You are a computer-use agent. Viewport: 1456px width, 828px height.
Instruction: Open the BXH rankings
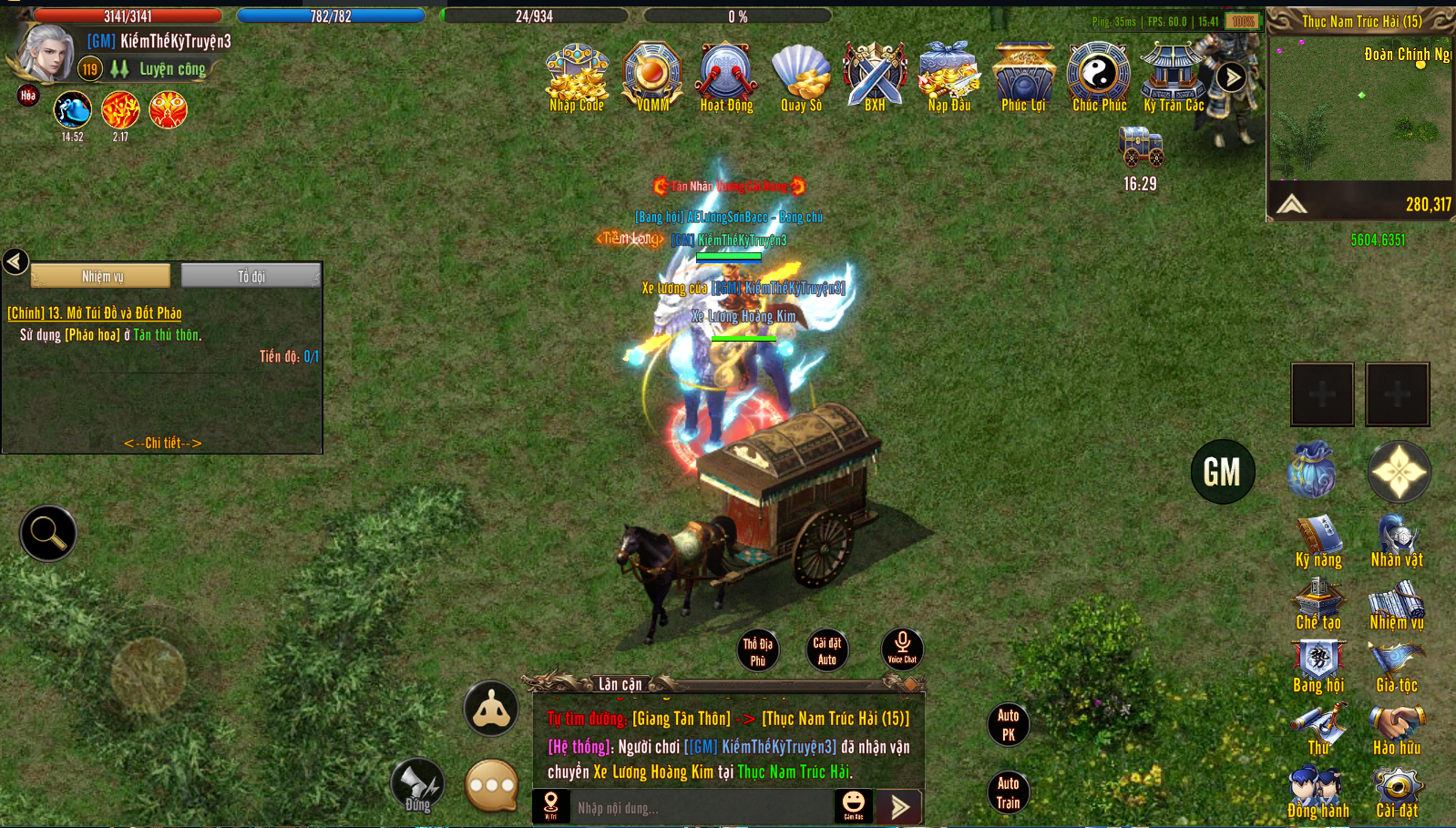[x=875, y=77]
